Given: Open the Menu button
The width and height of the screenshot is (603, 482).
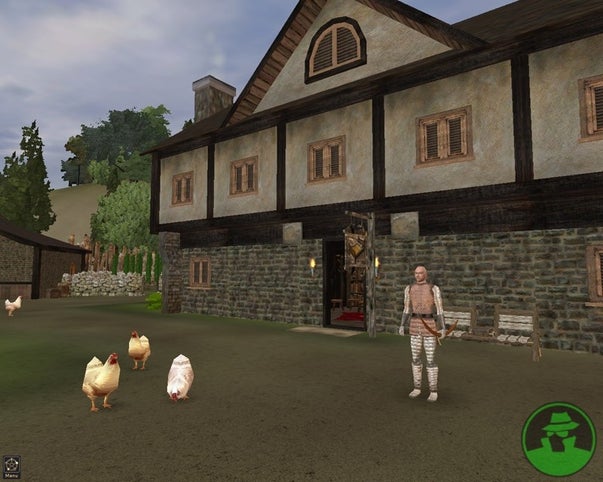Looking at the screenshot, I should point(12,465).
